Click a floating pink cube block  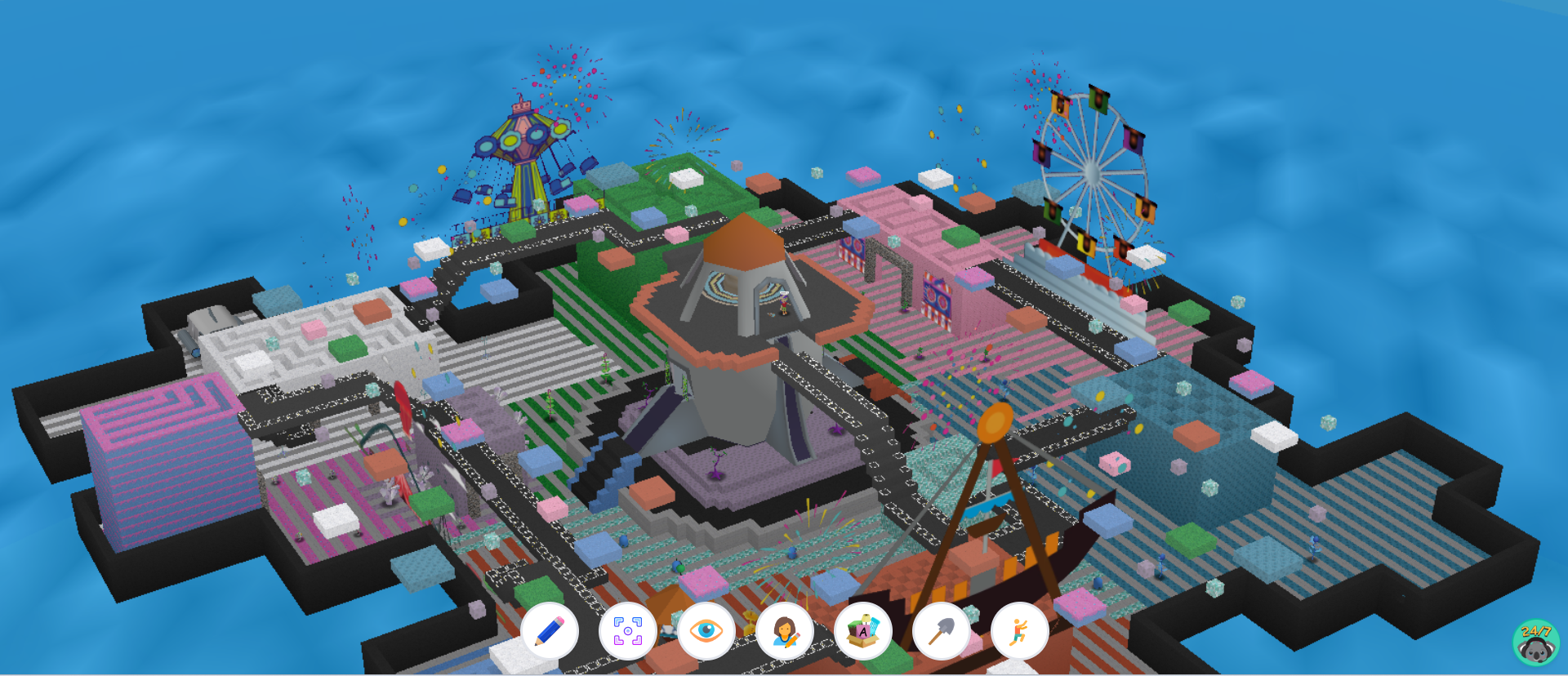click(x=862, y=176)
